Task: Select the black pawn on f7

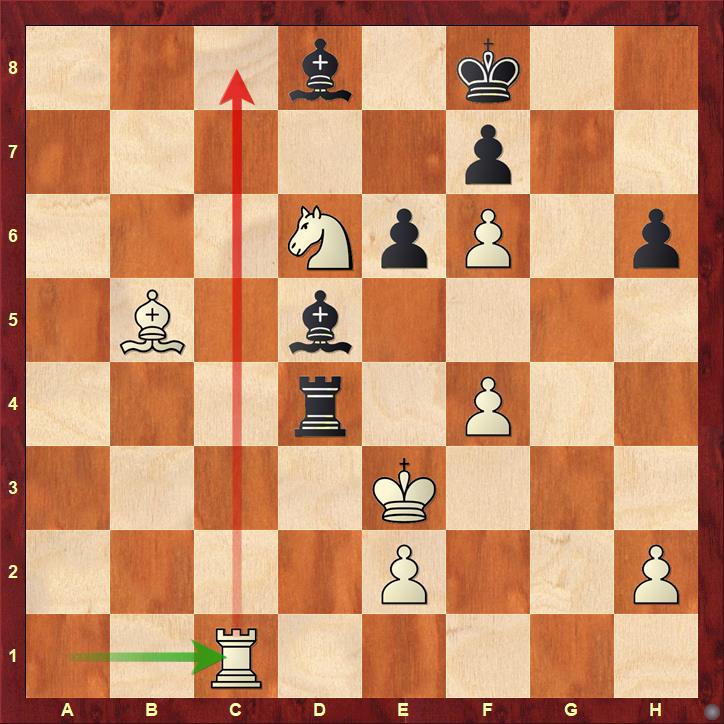Action: [x=488, y=154]
